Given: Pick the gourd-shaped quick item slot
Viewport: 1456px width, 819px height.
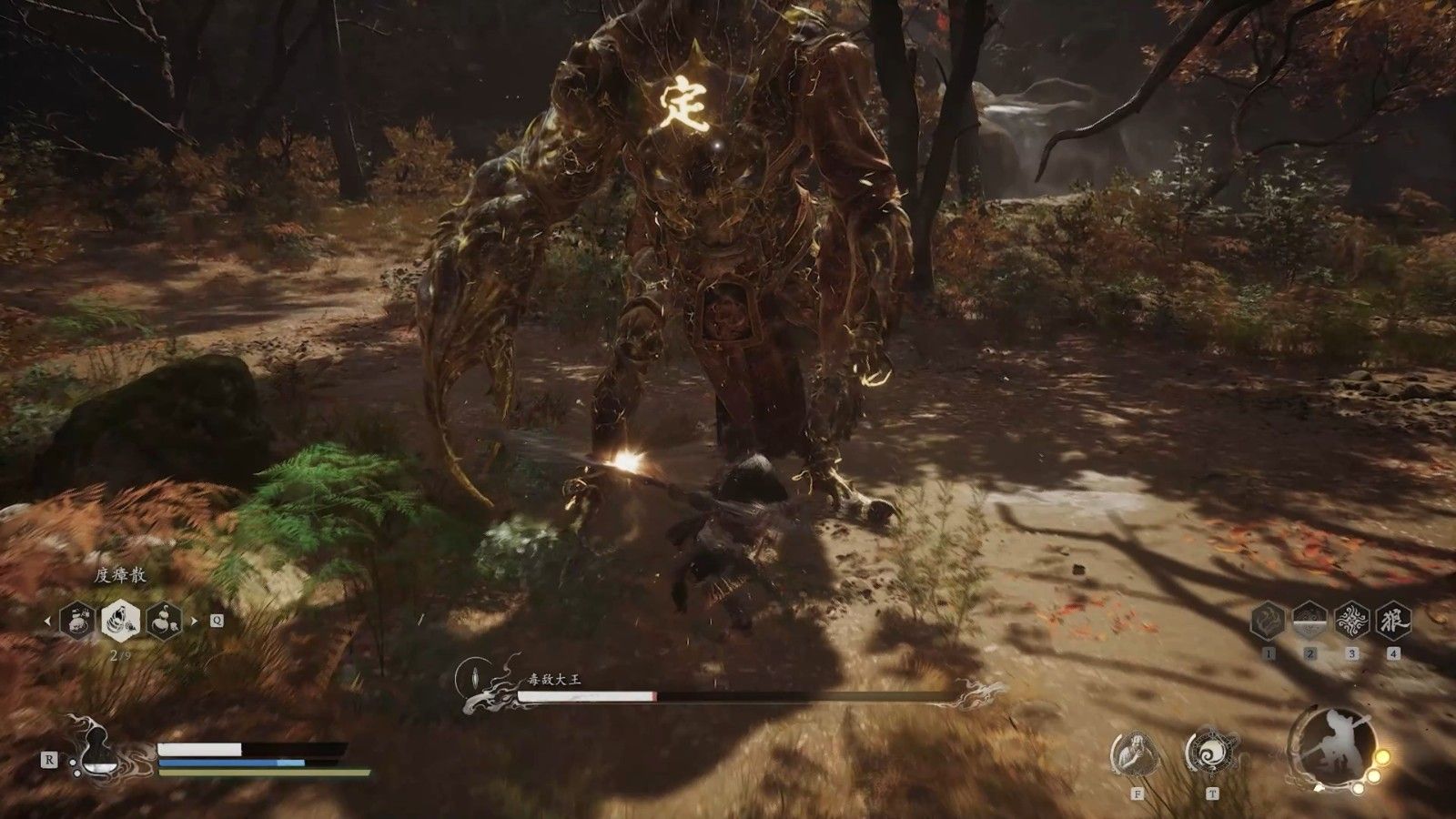Looking at the screenshot, I should coord(164,621).
